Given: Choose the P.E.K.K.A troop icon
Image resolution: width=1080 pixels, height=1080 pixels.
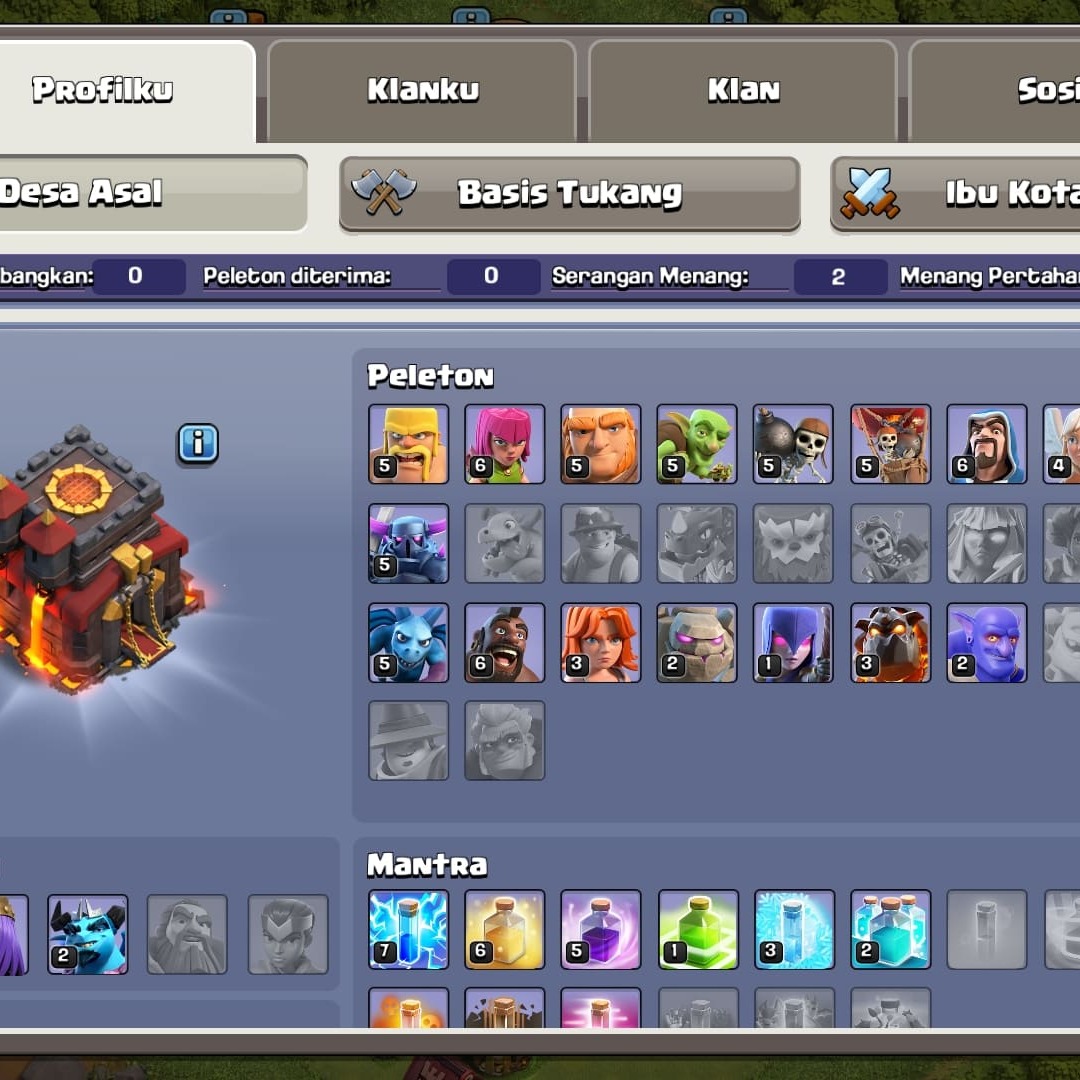Looking at the screenshot, I should pyautogui.click(x=408, y=543).
